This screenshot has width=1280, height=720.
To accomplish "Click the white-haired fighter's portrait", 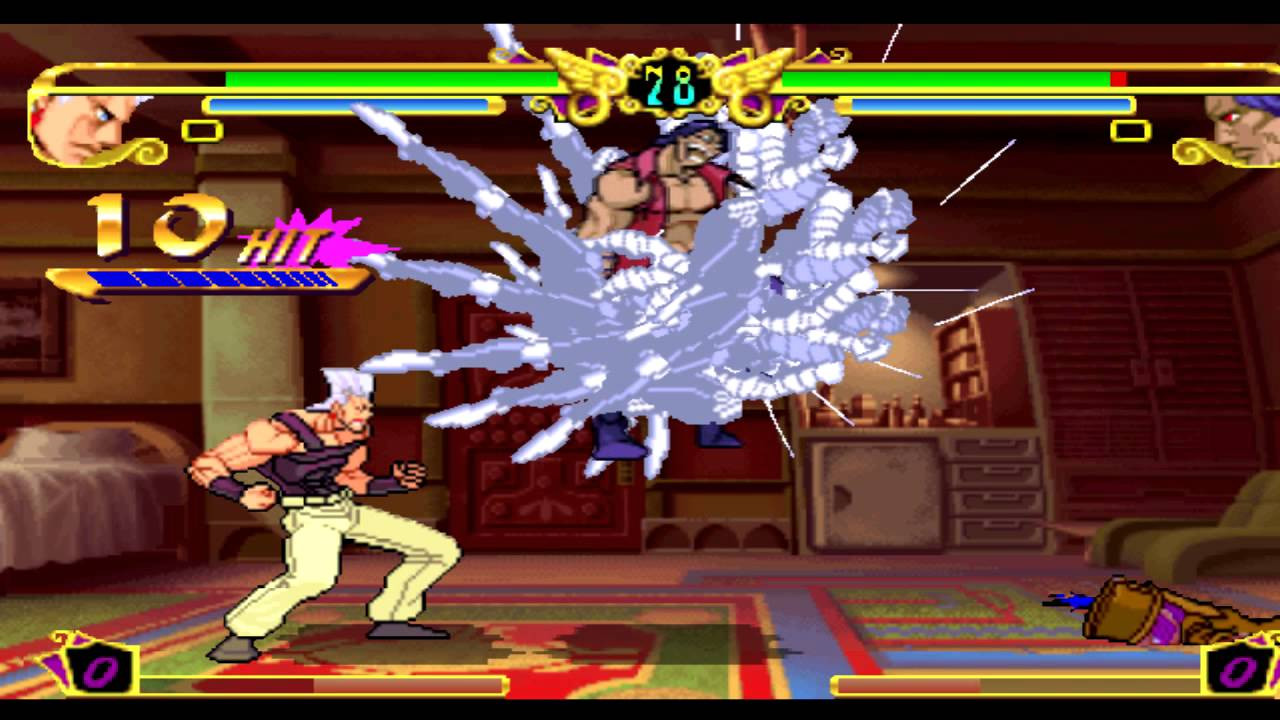I will coord(82,125).
